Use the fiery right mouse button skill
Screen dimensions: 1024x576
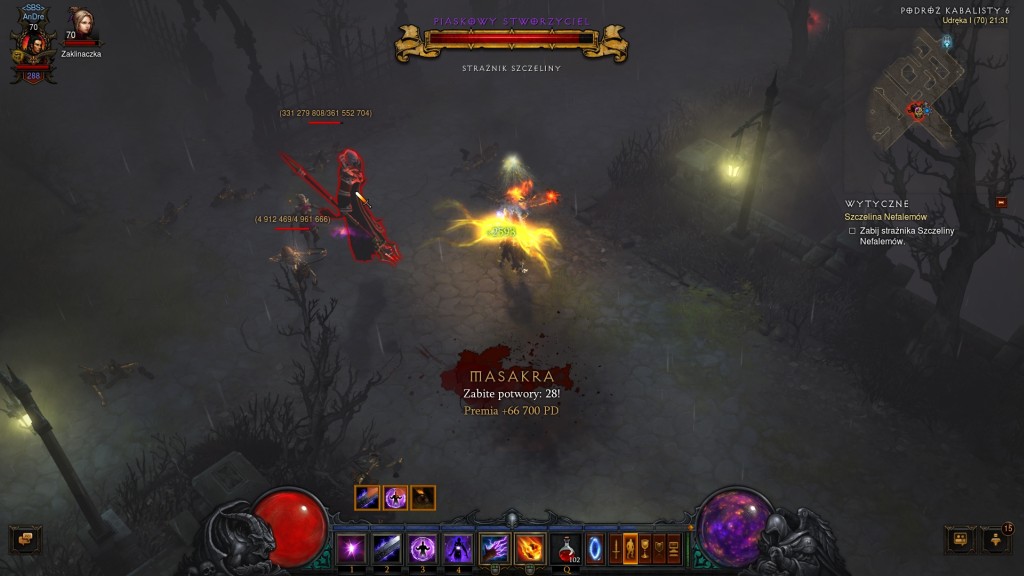tap(530, 548)
